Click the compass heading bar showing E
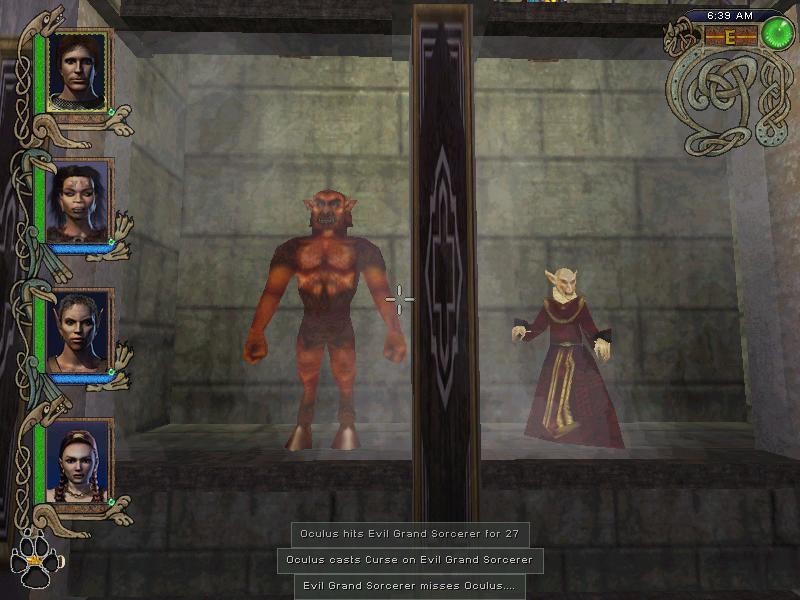Viewport: 800px width, 600px height. coord(730,37)
